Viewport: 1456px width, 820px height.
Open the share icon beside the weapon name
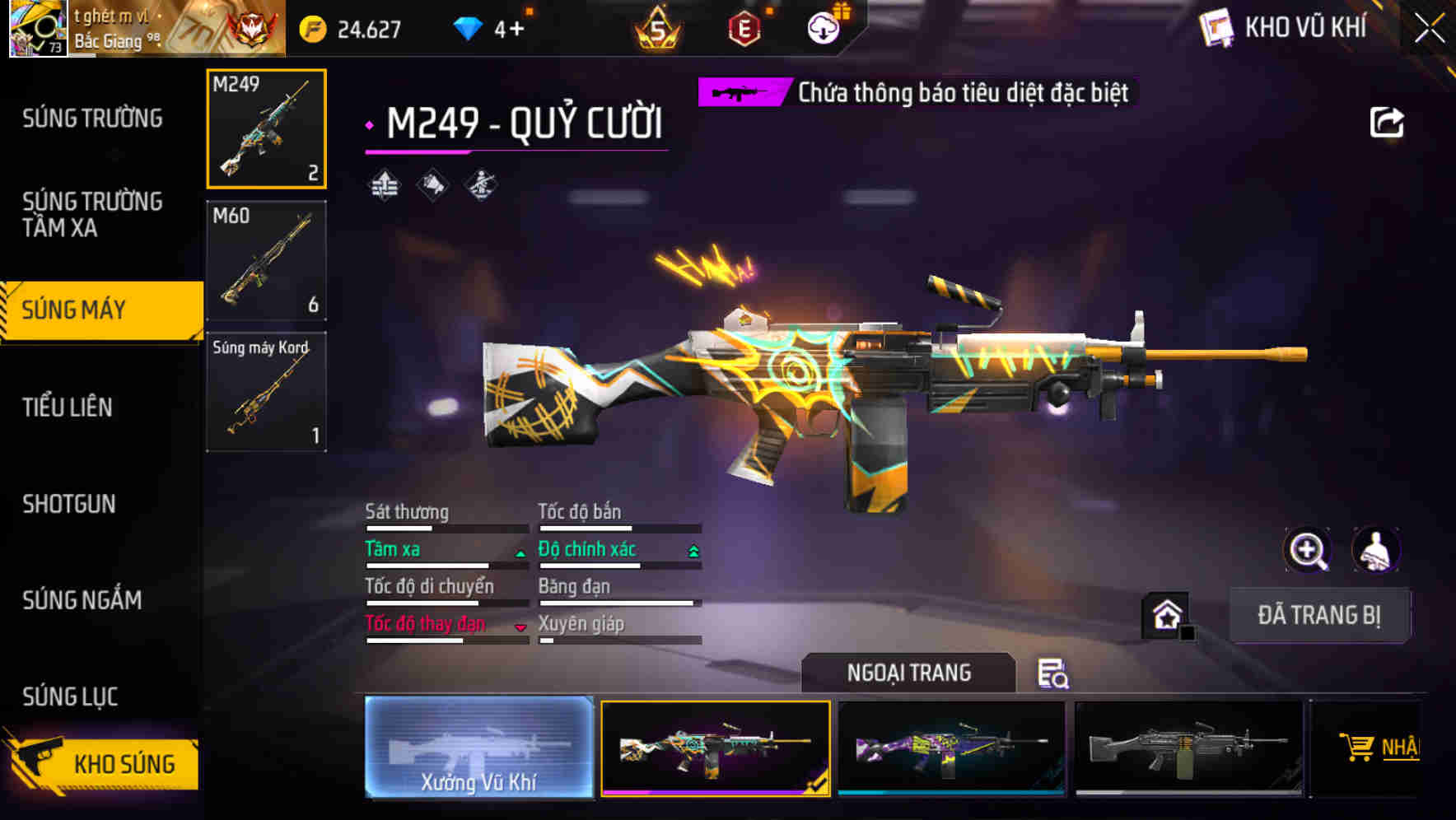tap(1388, 121)
